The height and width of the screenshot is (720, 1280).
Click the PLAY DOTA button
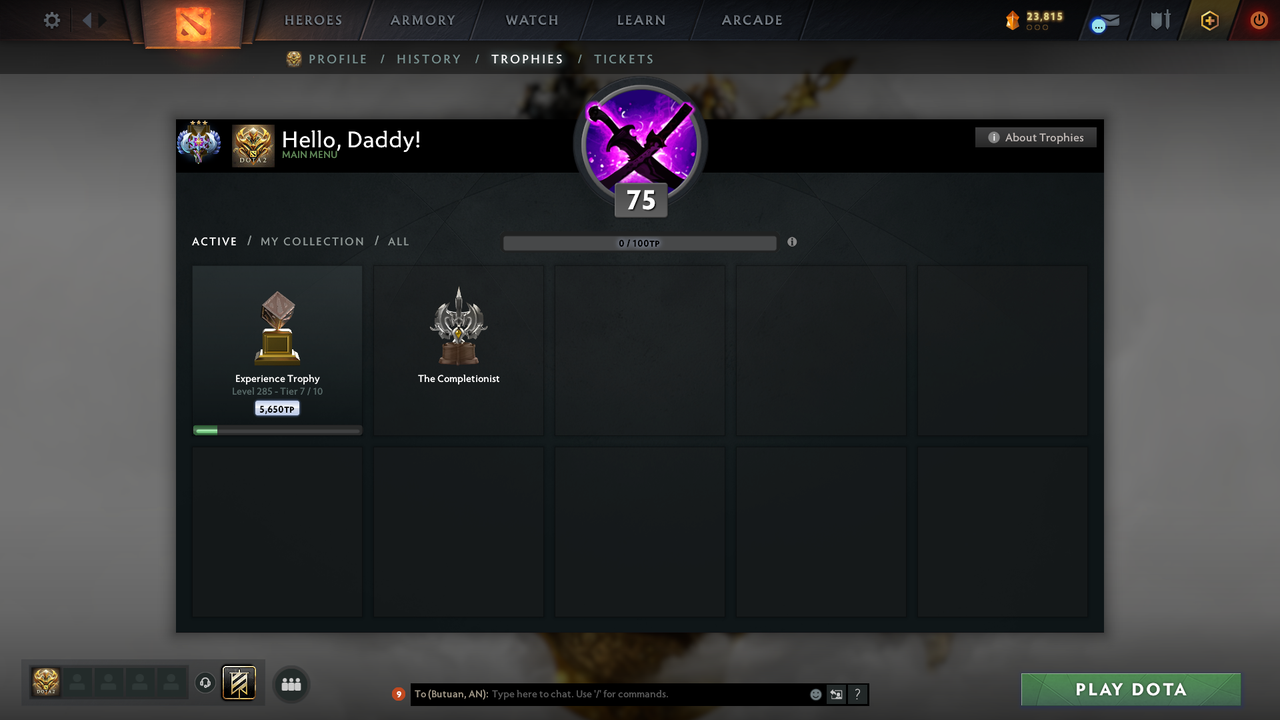[1130, 689]
